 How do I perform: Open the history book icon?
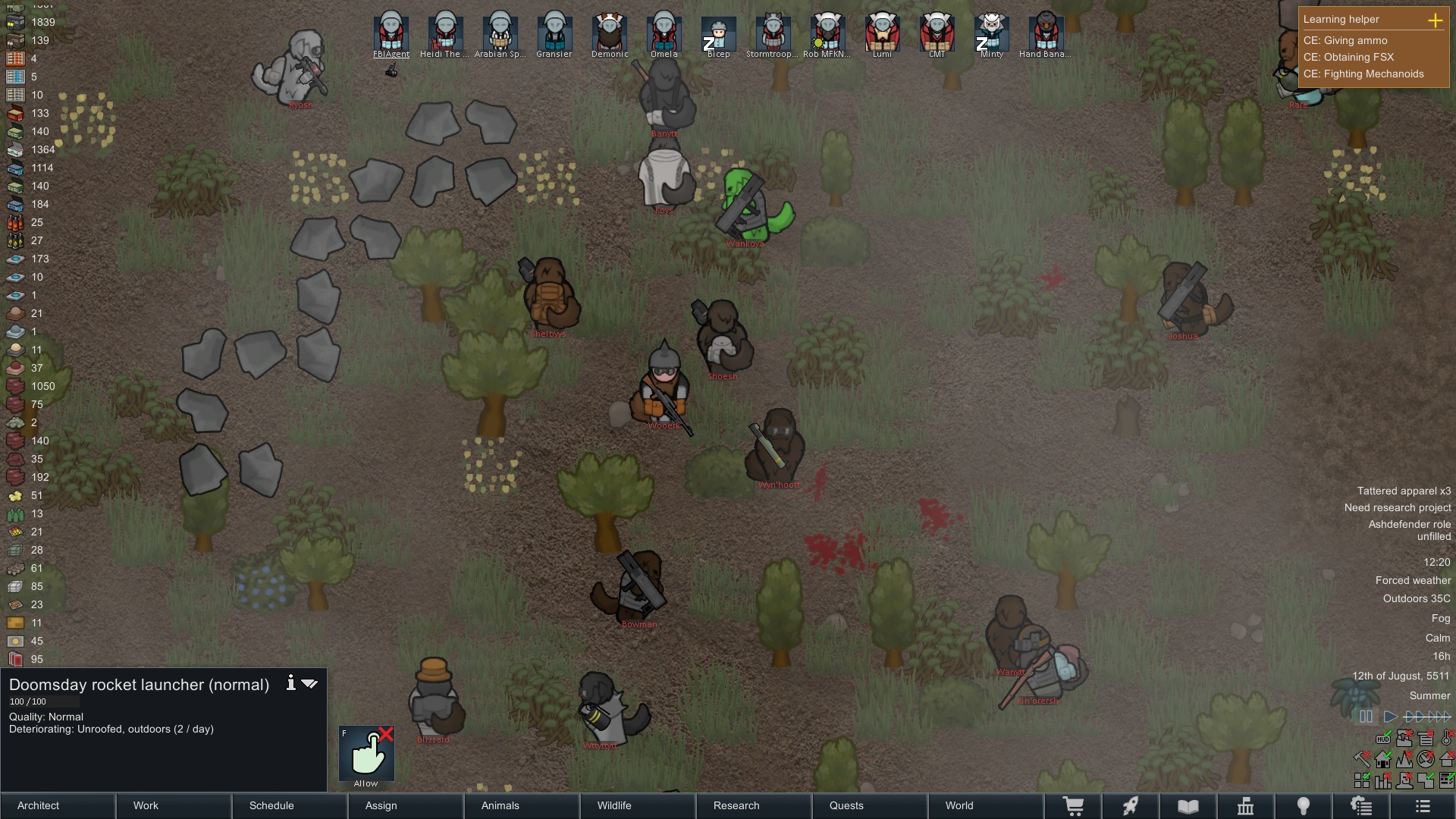[x=1188, y=805]
